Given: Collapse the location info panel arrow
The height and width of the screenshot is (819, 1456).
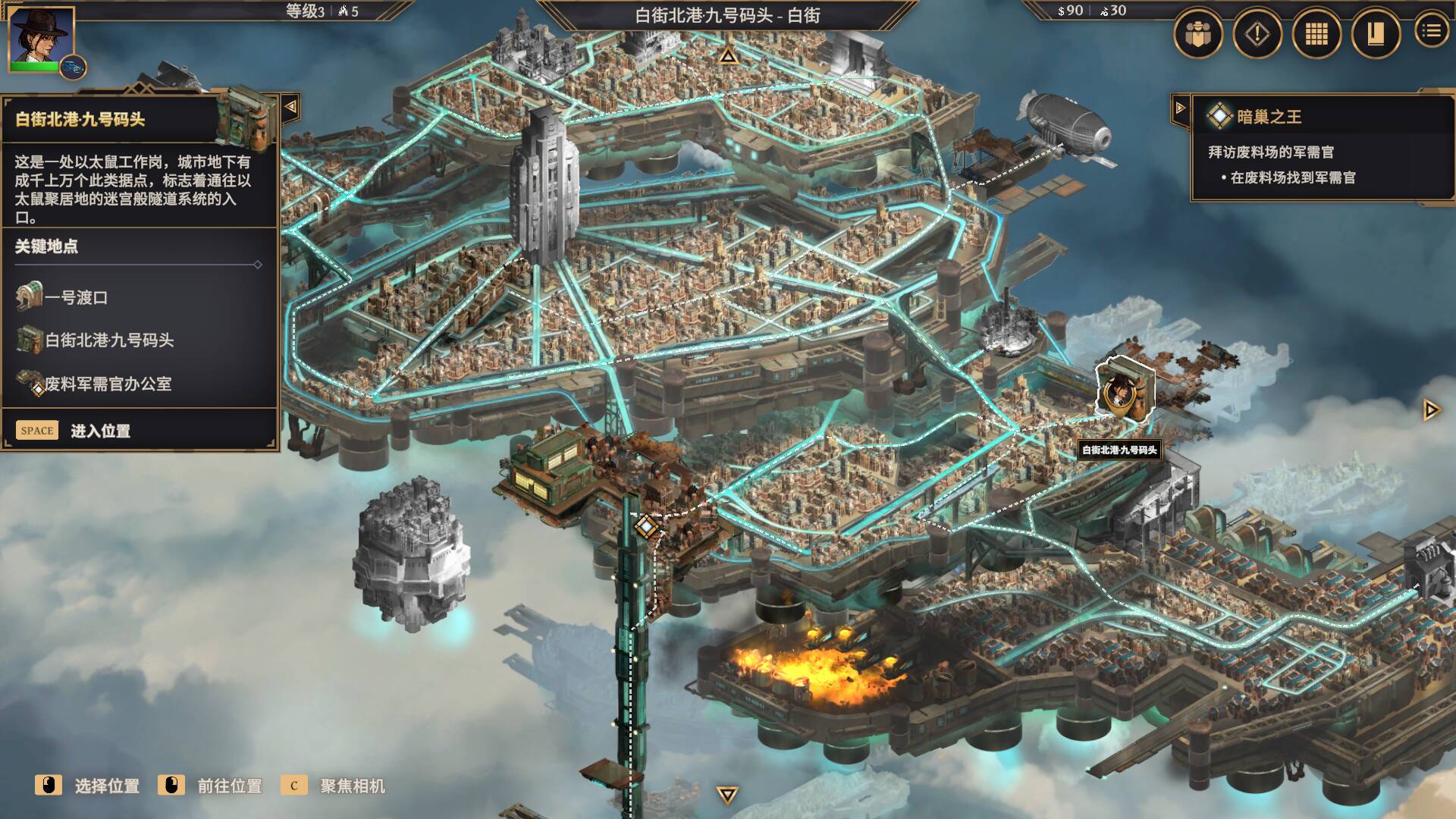Looking at the screenshot, I should click(290, 107).
